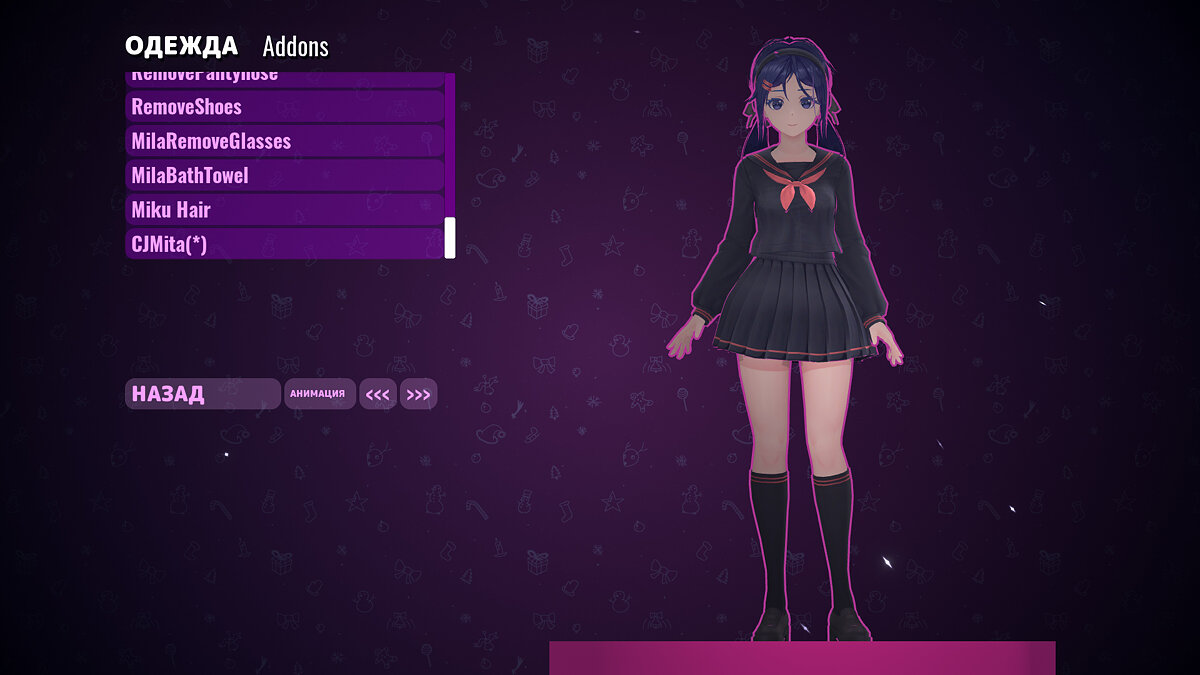The width and height of the screenshot is (1200, 675).
Task: Choose the MilaRemoveGlasses addon
Action: (x=285, y=141)
